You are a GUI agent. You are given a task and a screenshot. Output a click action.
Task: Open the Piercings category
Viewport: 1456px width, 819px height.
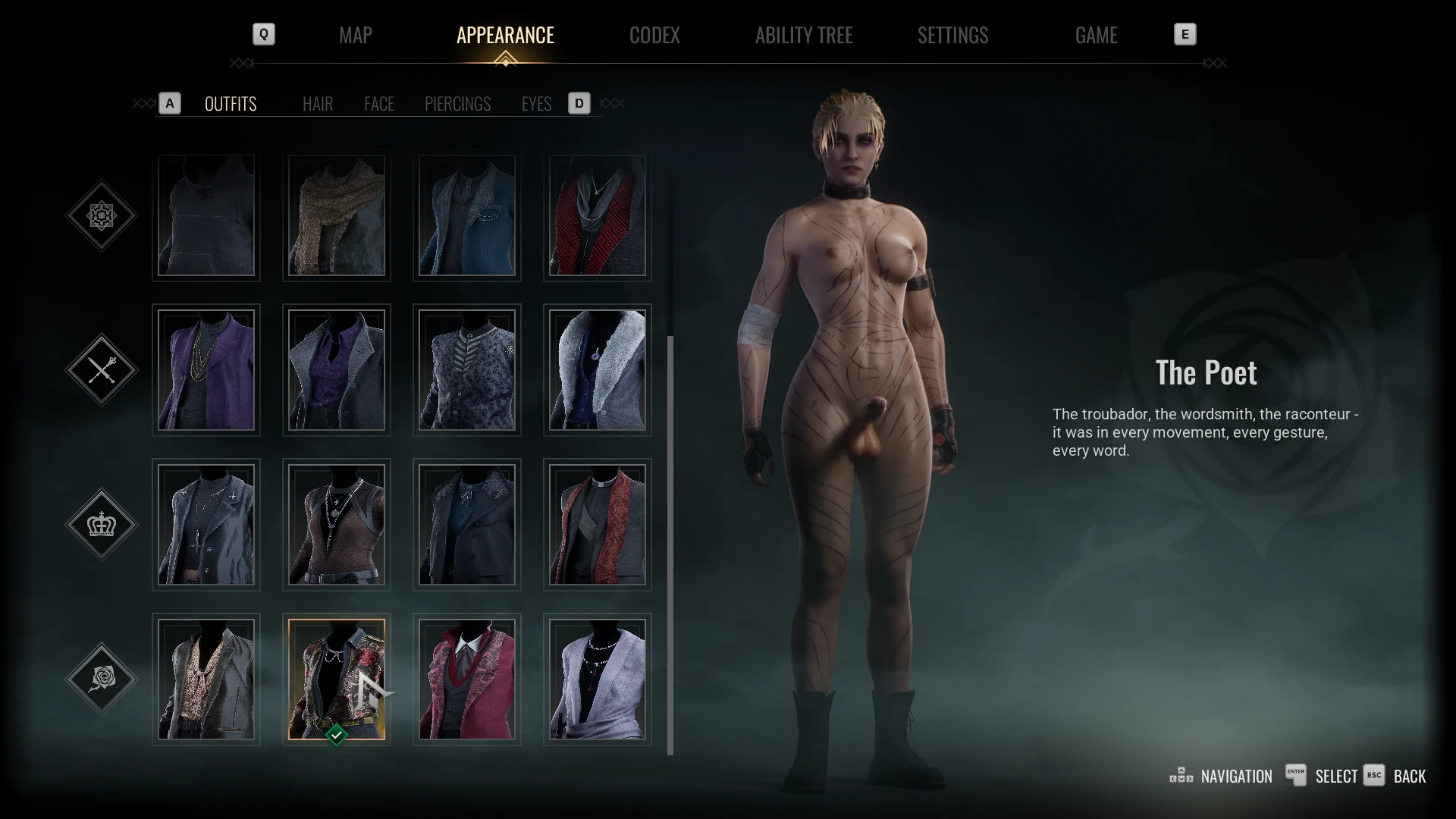(457, 104)
